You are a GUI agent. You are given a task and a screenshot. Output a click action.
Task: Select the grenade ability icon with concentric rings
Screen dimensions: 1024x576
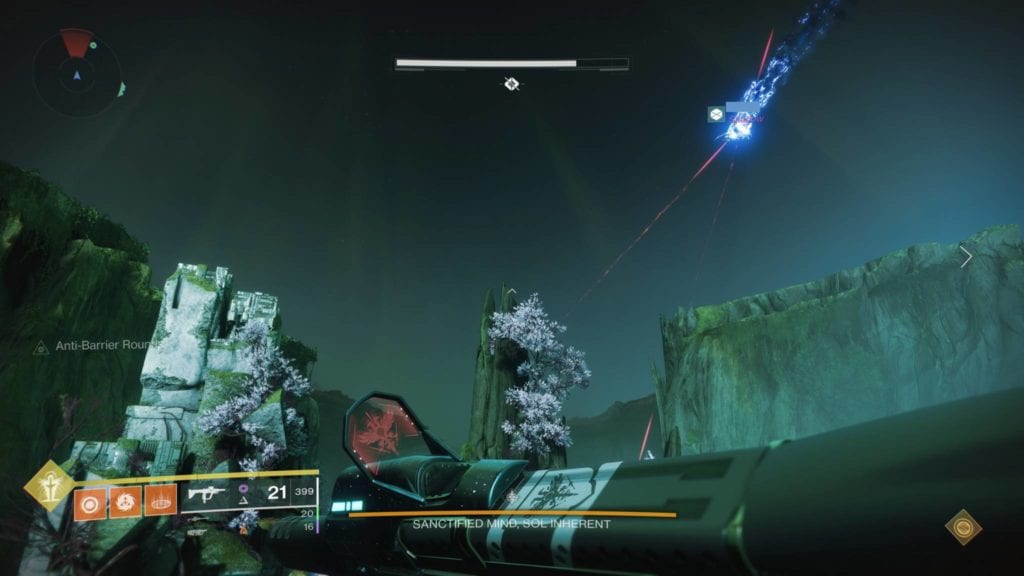point(87,499)
